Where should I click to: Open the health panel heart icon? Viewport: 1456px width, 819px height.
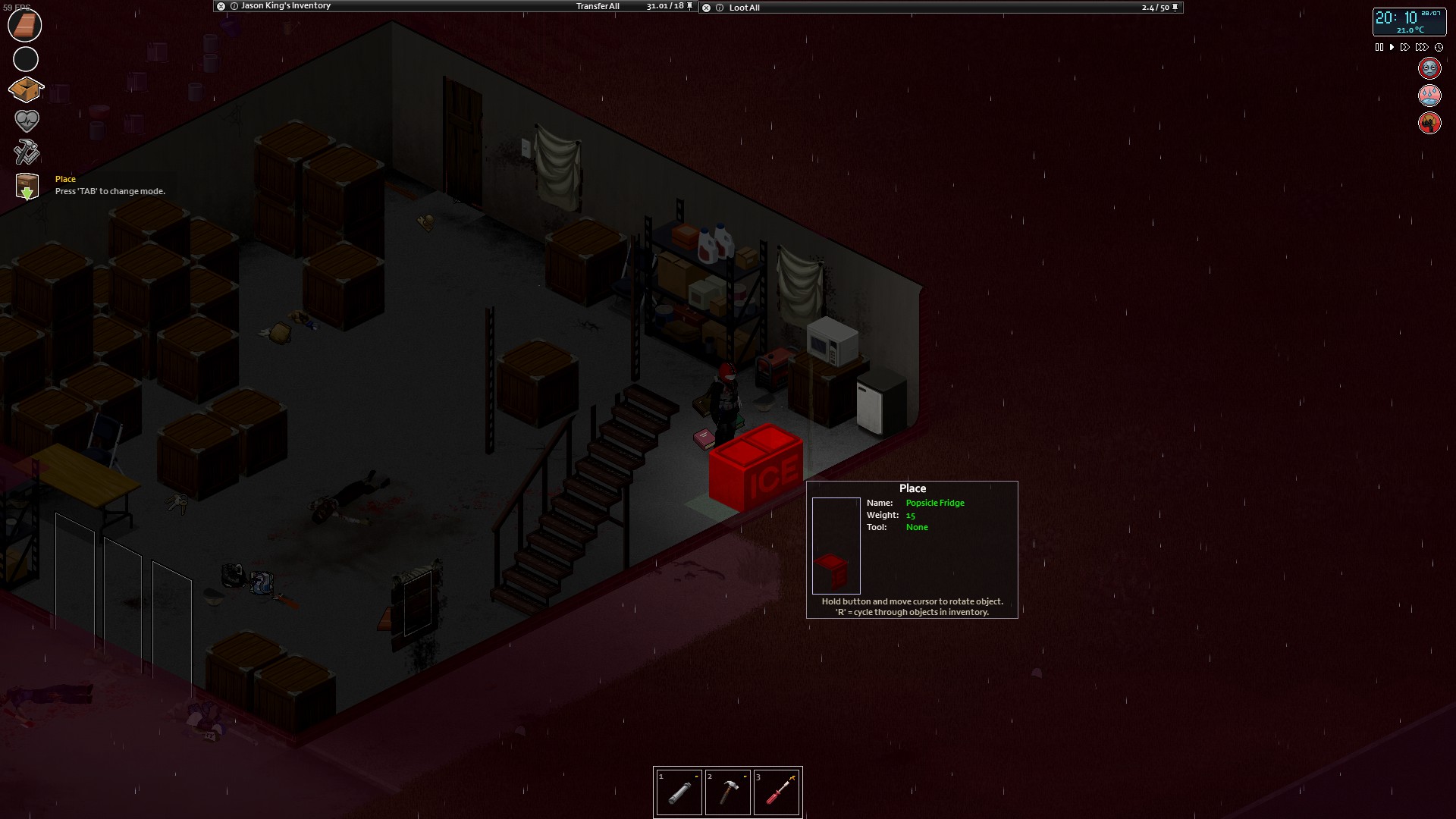click(26, 121)
